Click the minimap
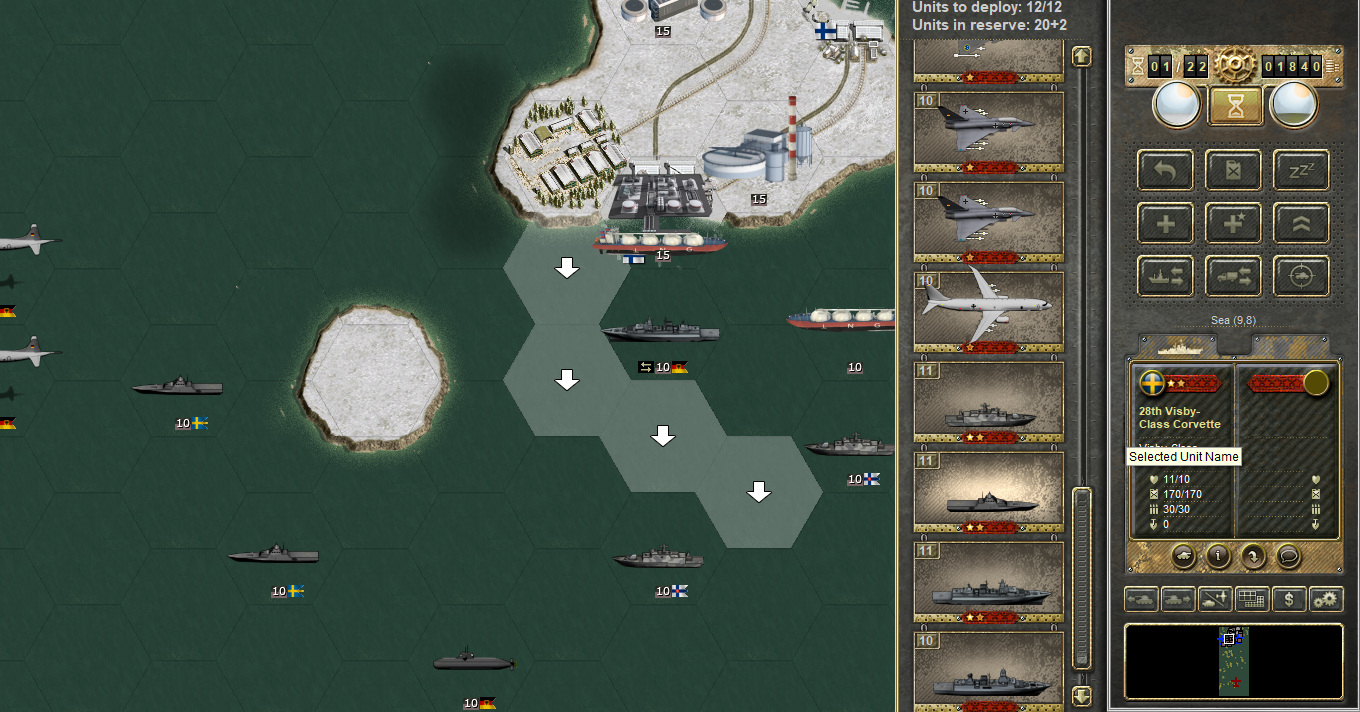The height and width of the screenshot is (712, 1360). pyautogui.click(x=1233, y=660)
